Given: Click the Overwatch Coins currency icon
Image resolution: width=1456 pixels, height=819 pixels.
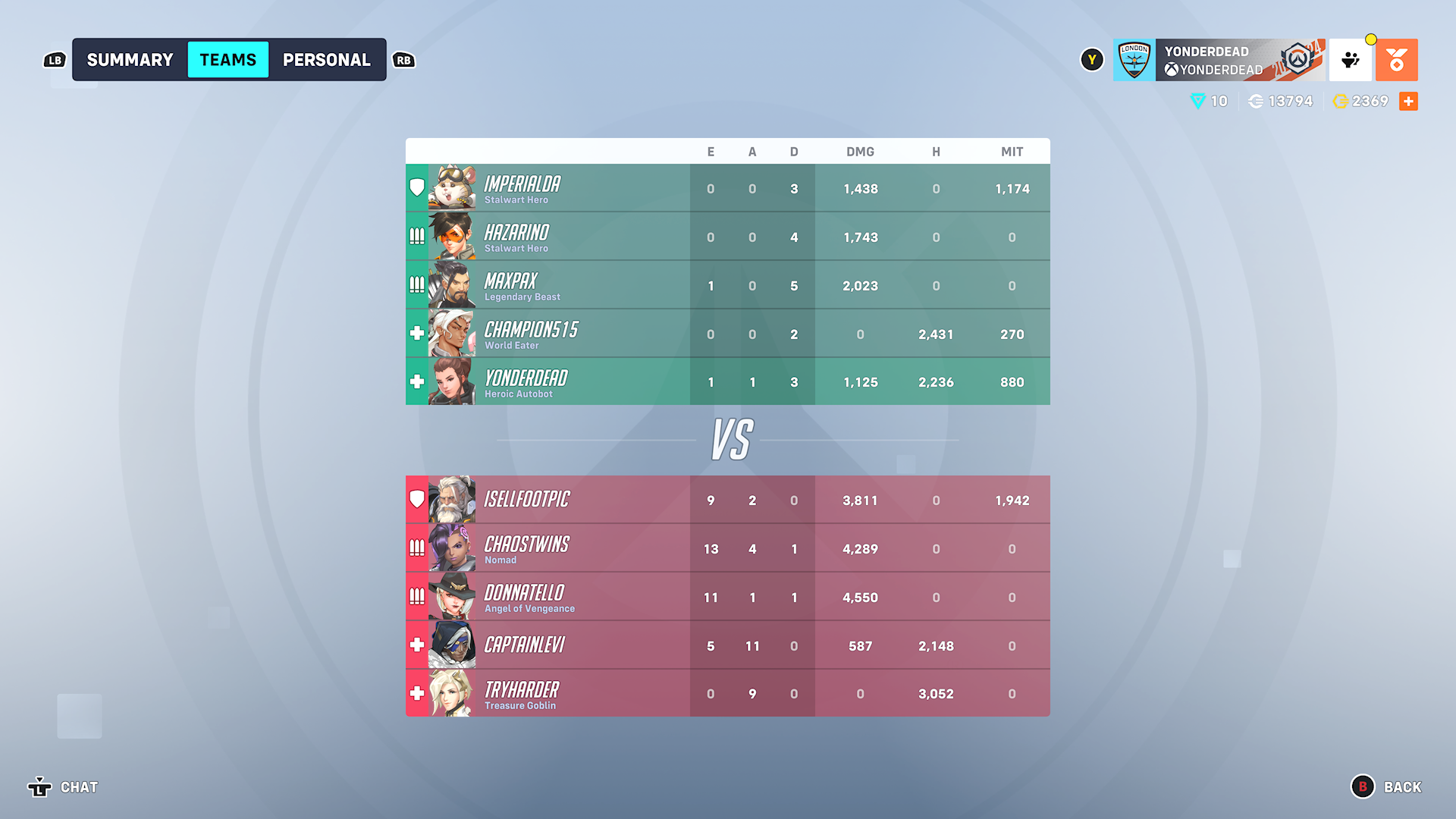Looking at the screenshot, I should pos(1257,101).
